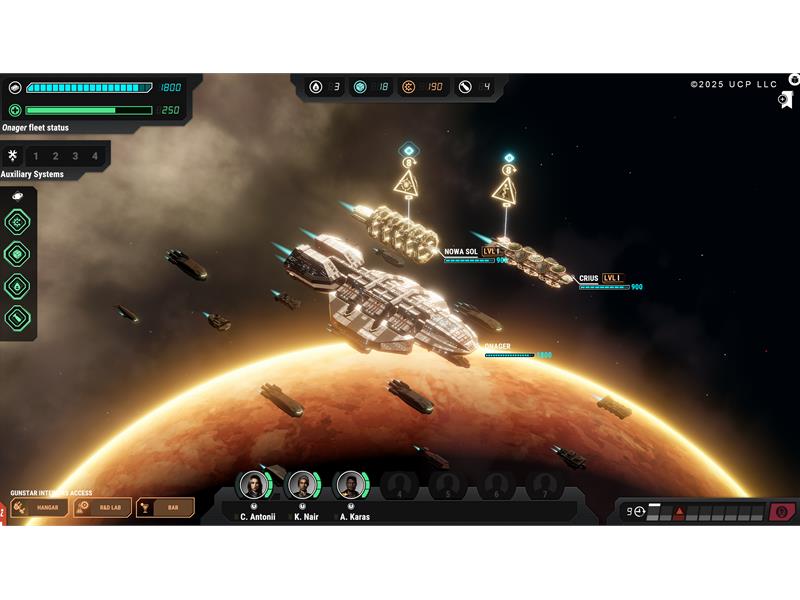The width and height of the screenshot is (800, 600).
Task: Click the green cube octagon icon
Action: (x=17, y=254)
